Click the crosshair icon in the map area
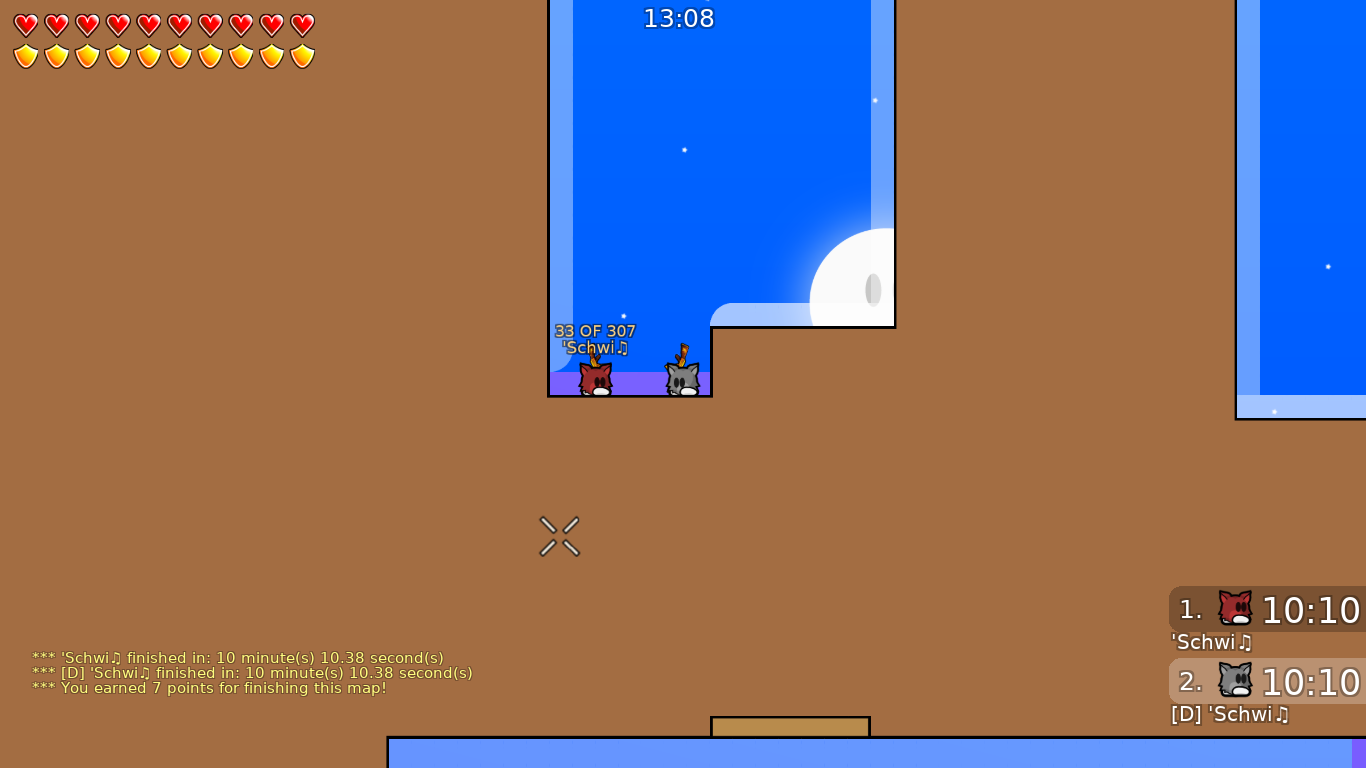 (x=560, y=536)
